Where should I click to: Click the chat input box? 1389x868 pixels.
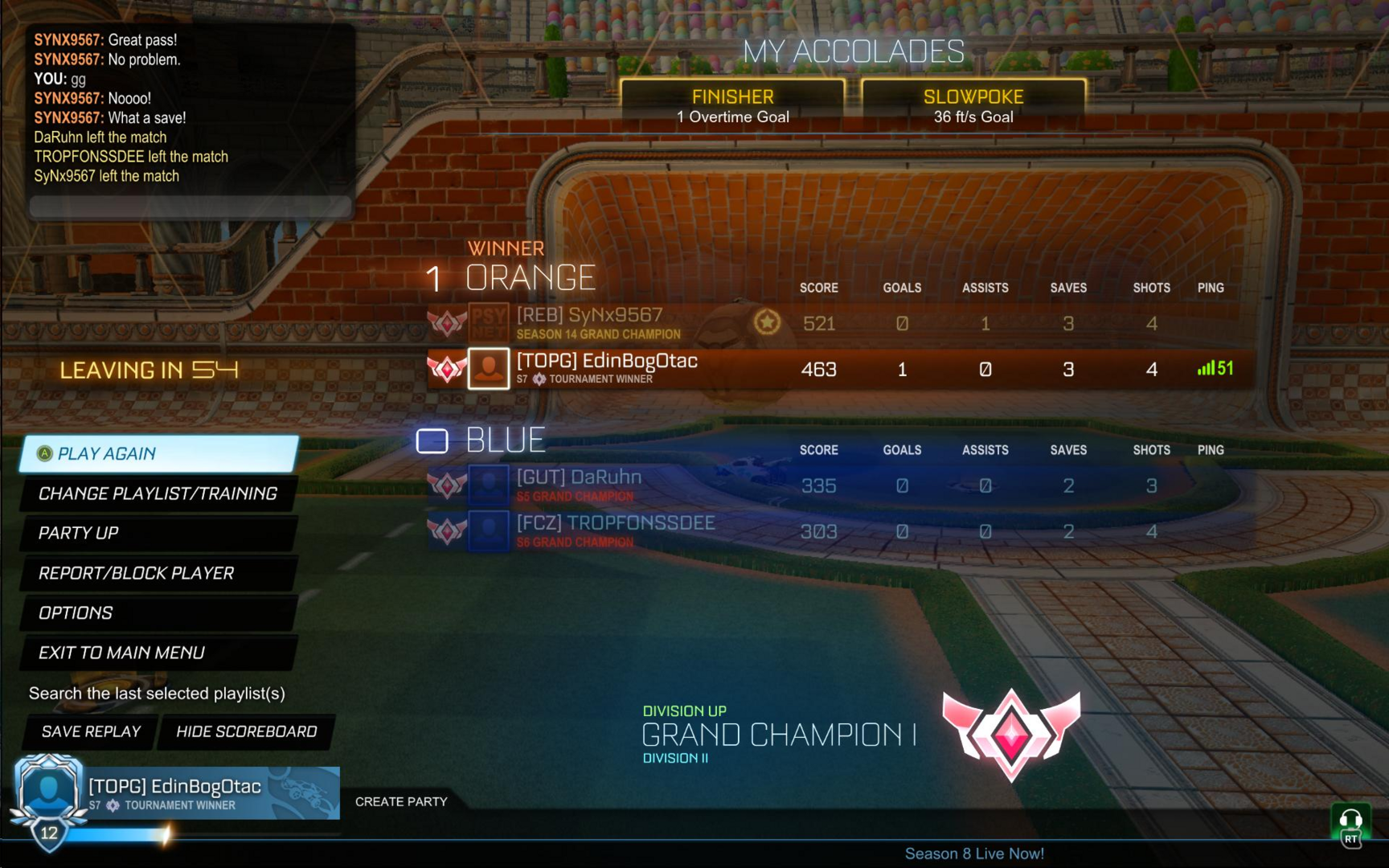pos(191,207)
